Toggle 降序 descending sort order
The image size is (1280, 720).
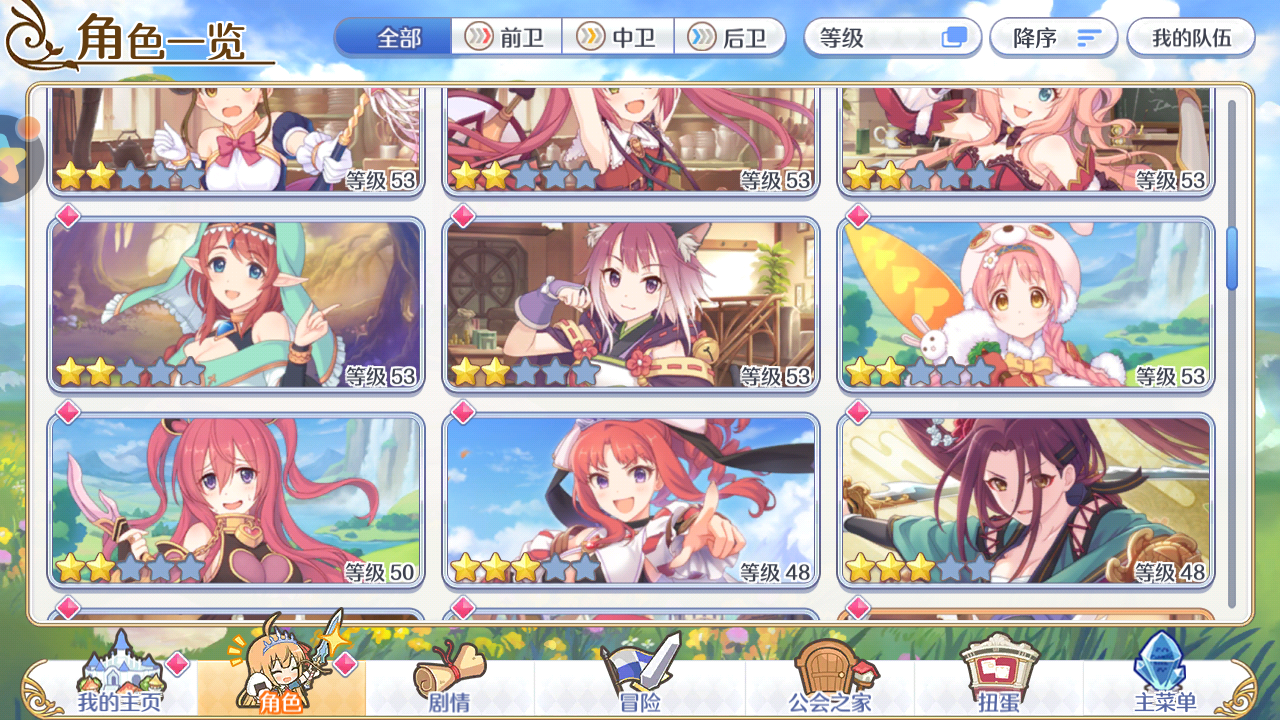click(1052, 37)
